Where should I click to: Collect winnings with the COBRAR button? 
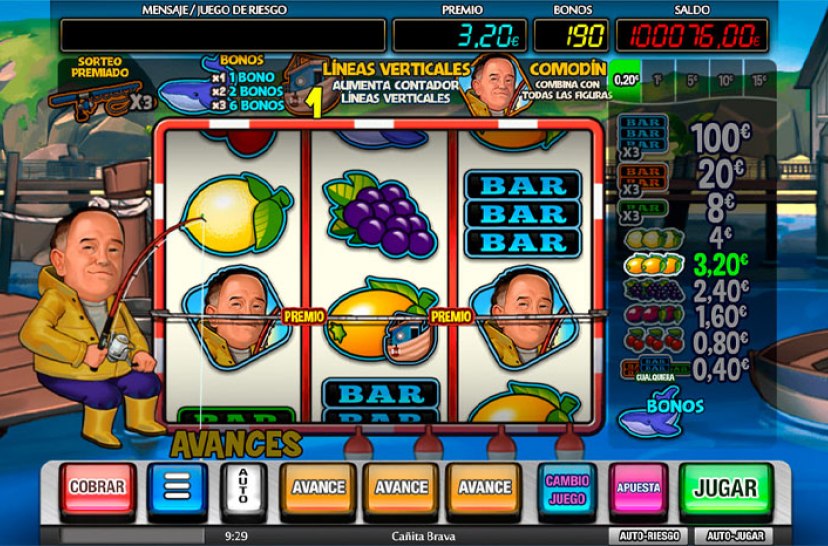(97, 488)
